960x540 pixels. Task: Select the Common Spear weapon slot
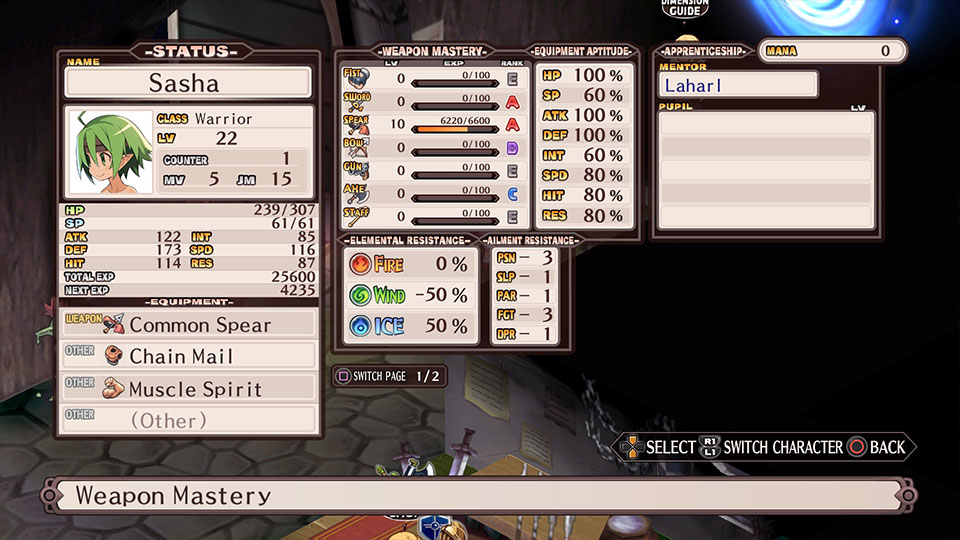188,325
